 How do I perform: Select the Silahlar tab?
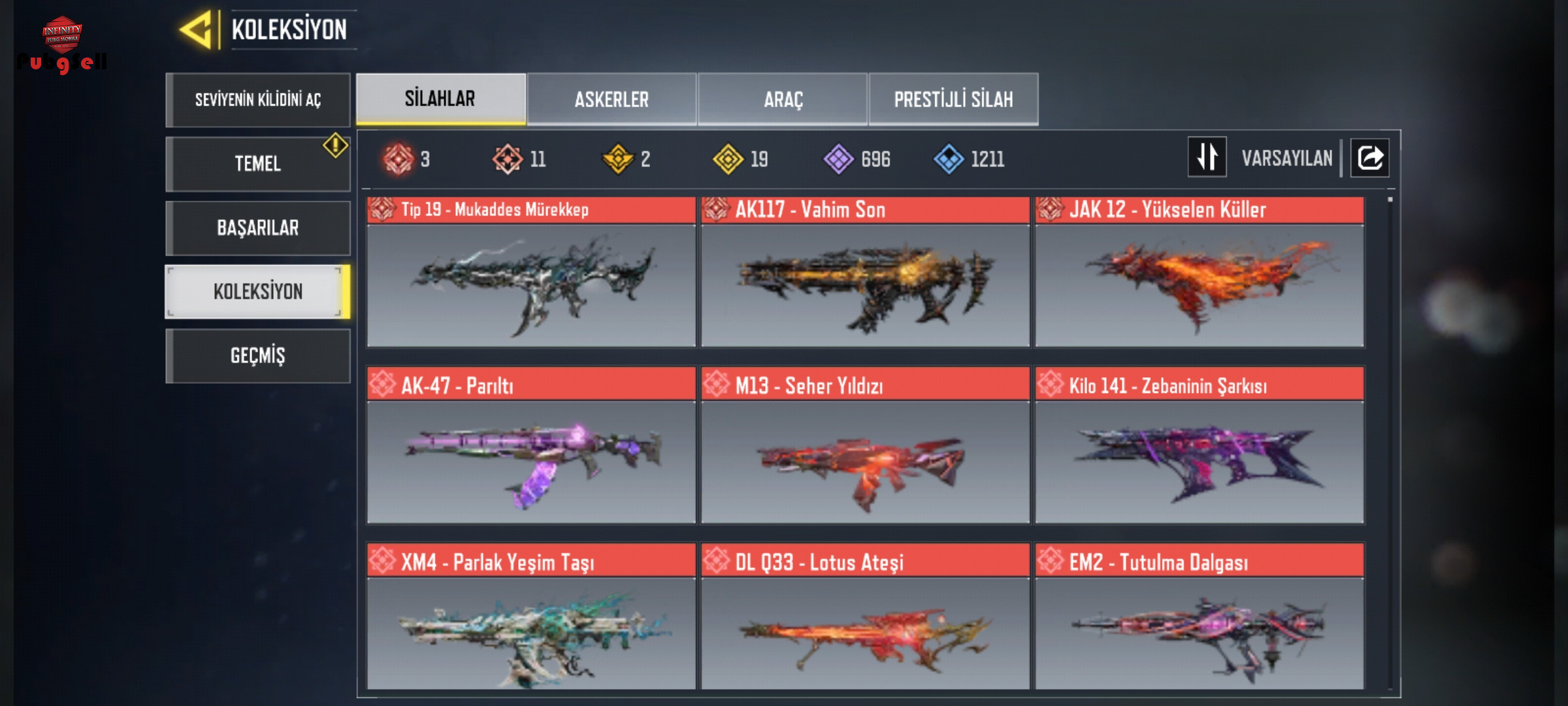pyautogui.click(x=440, y=99)
